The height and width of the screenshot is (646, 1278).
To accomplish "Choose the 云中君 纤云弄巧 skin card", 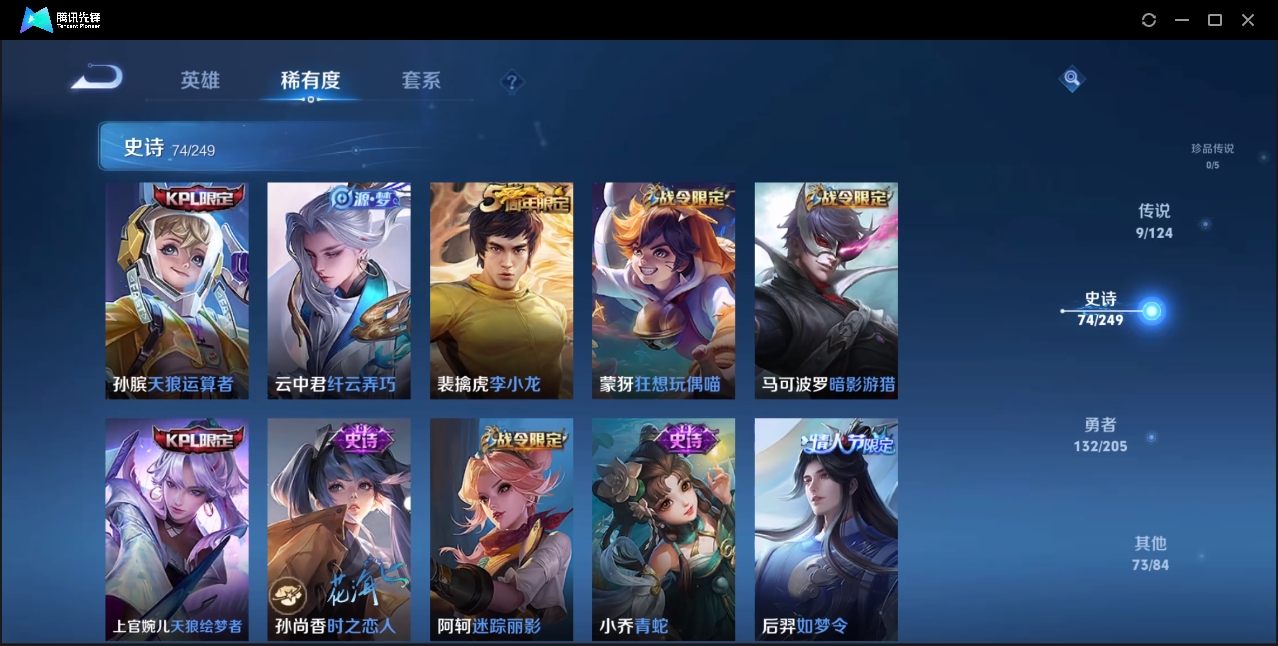I will [x=339, y=290].
